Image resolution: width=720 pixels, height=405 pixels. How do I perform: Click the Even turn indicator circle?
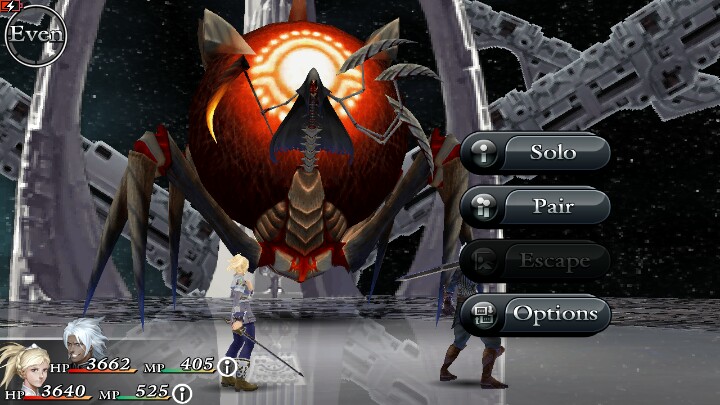pyautogui.click(x=32, y=33)
